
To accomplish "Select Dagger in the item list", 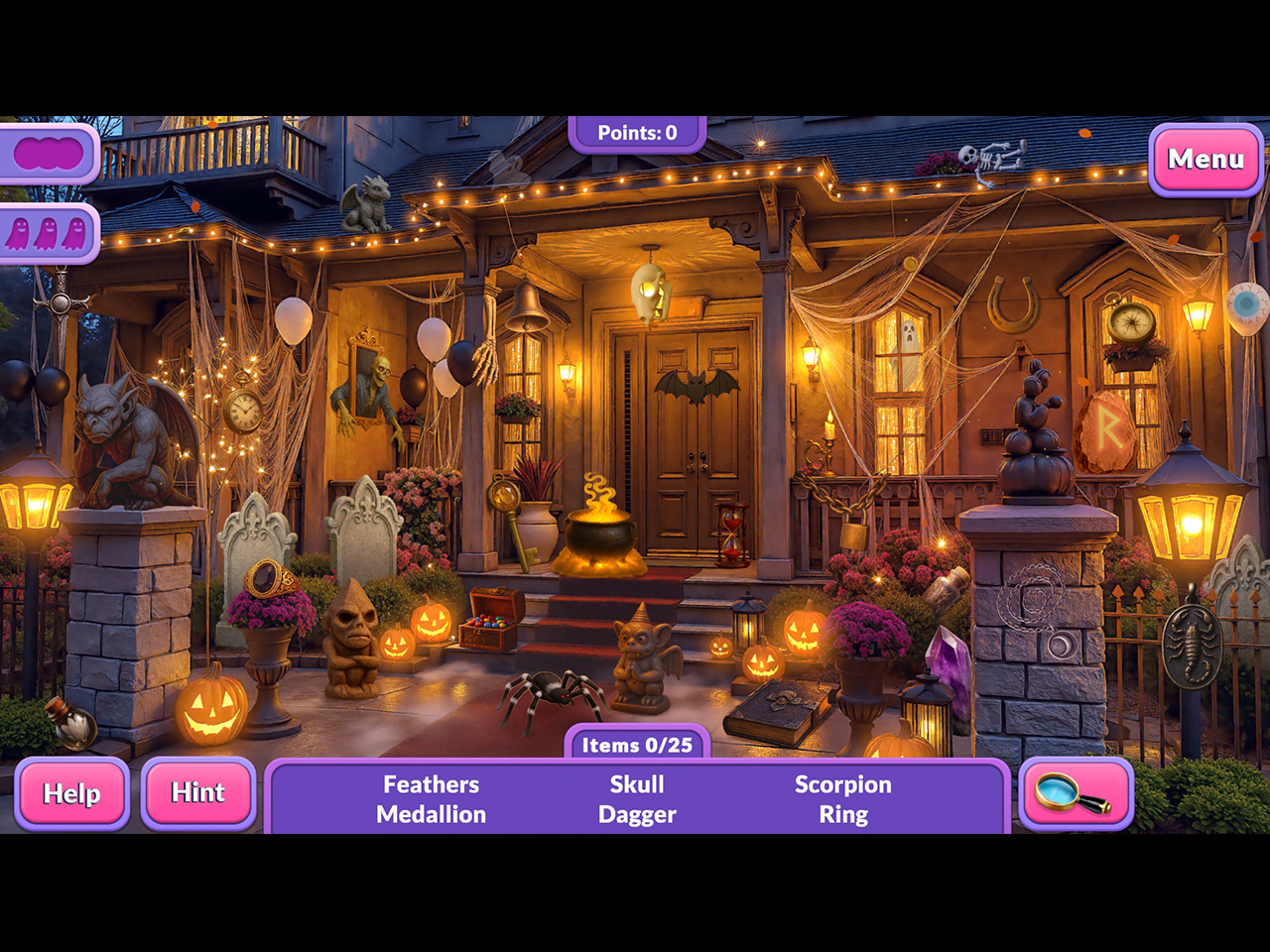I will pyautogui.click(x=637, y=814).
